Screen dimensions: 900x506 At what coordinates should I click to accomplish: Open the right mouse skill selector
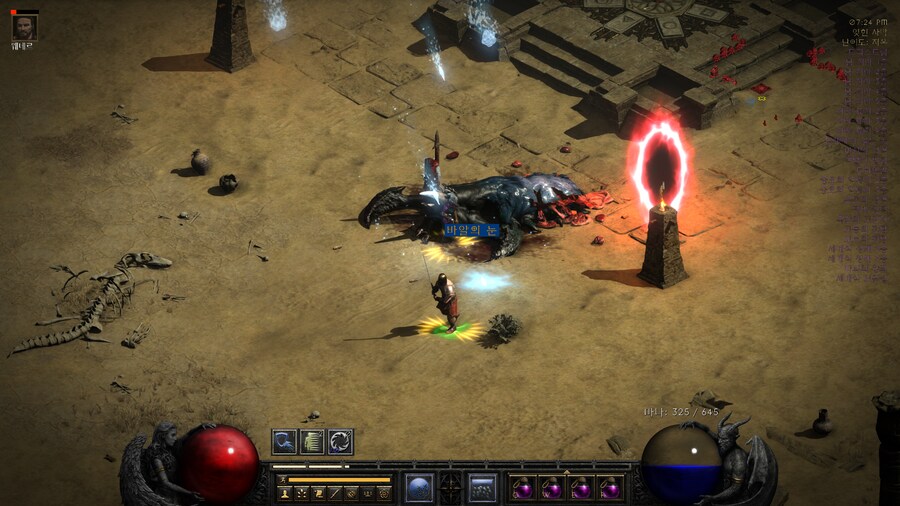(483, 488)
